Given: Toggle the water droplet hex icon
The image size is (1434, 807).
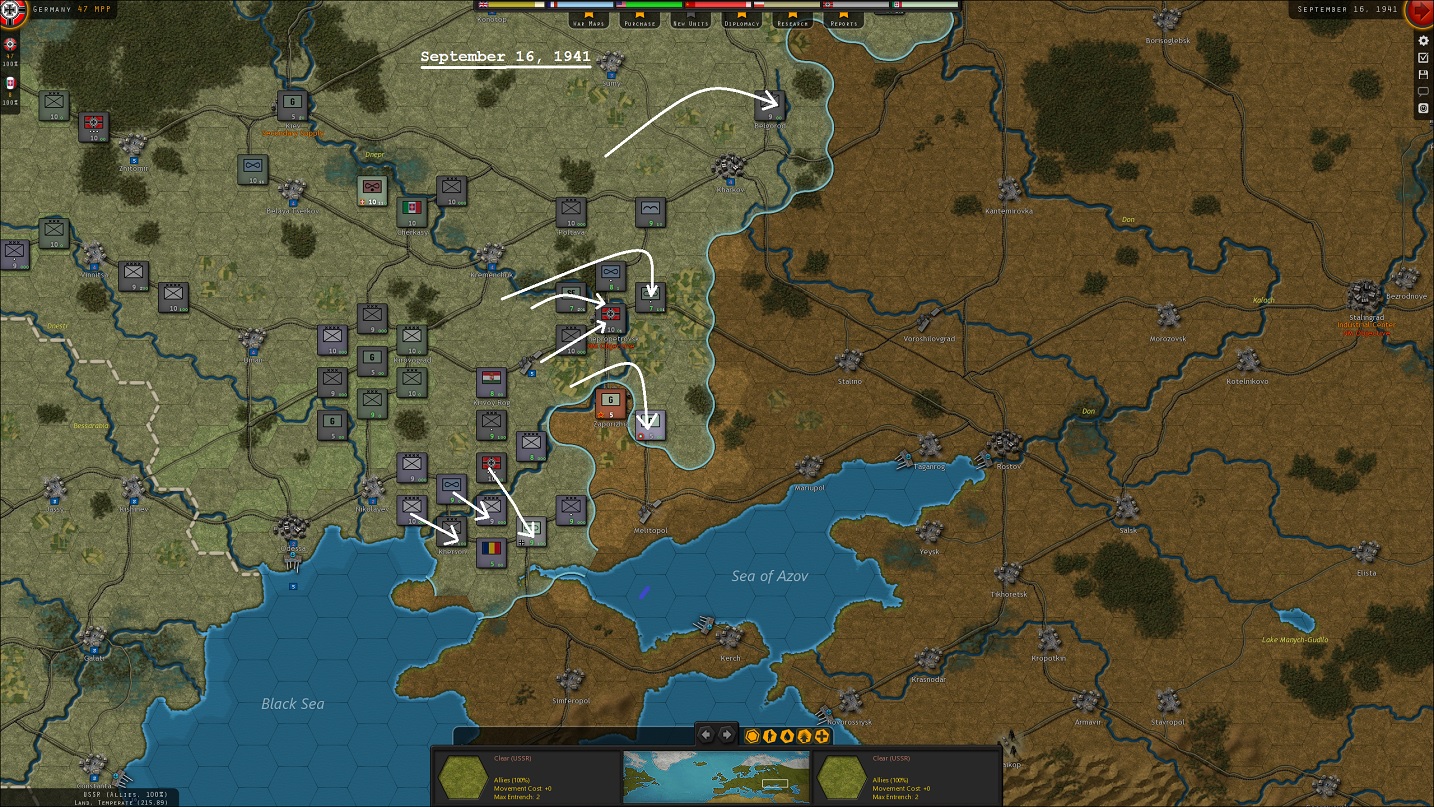Looking at the screenshot, I should 787,735.
